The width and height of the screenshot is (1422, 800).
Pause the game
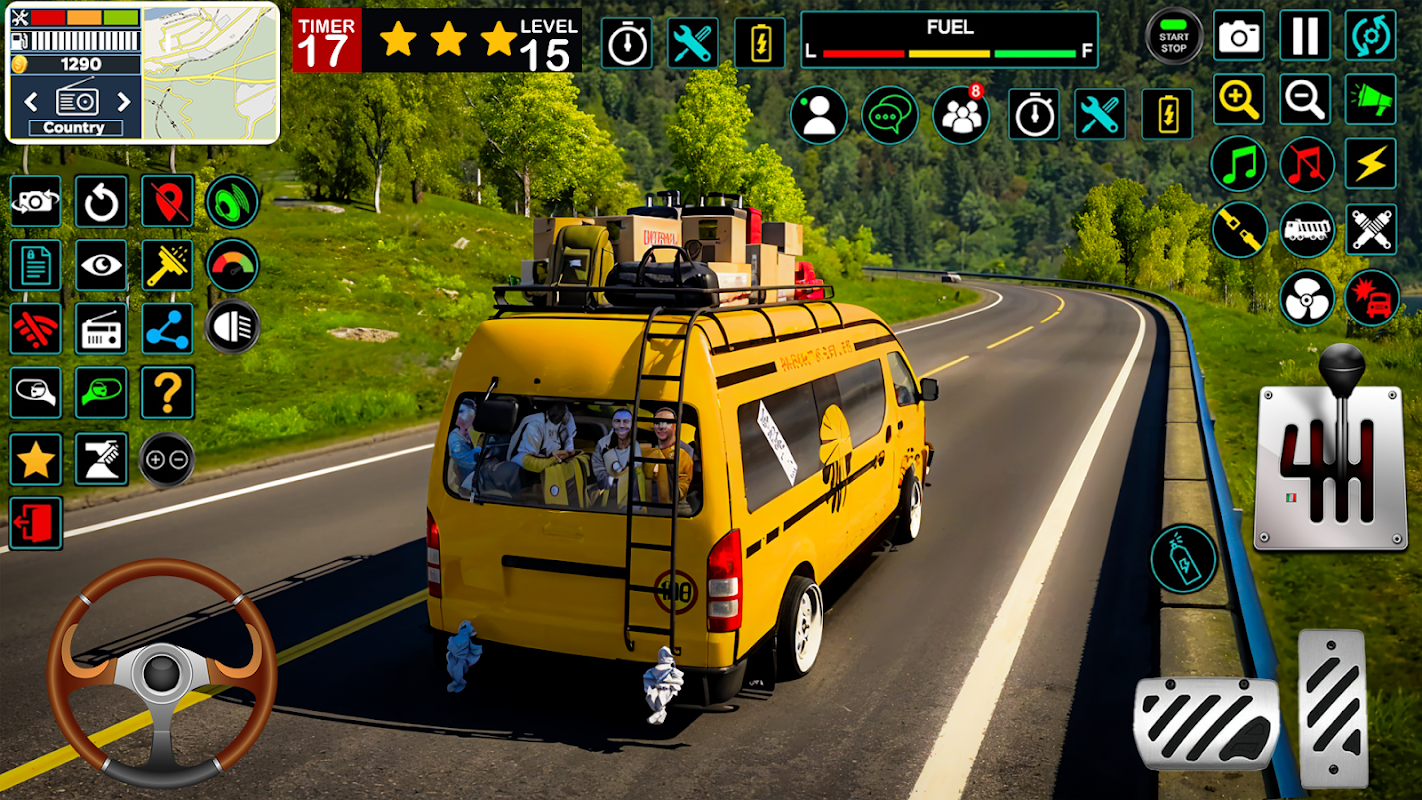pos(1305,37)
